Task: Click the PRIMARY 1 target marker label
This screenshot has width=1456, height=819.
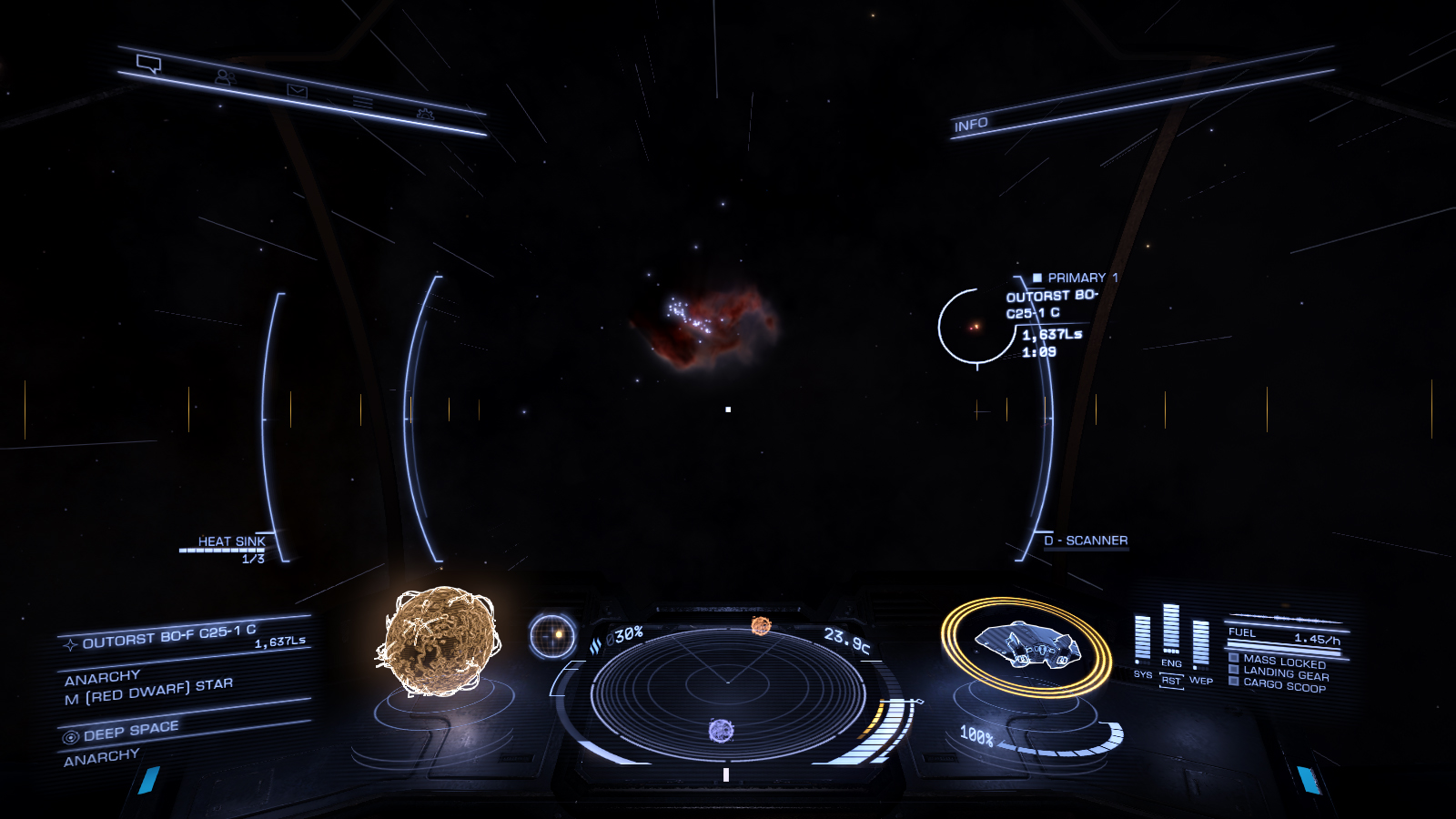Action: [x=1077, y=278]
